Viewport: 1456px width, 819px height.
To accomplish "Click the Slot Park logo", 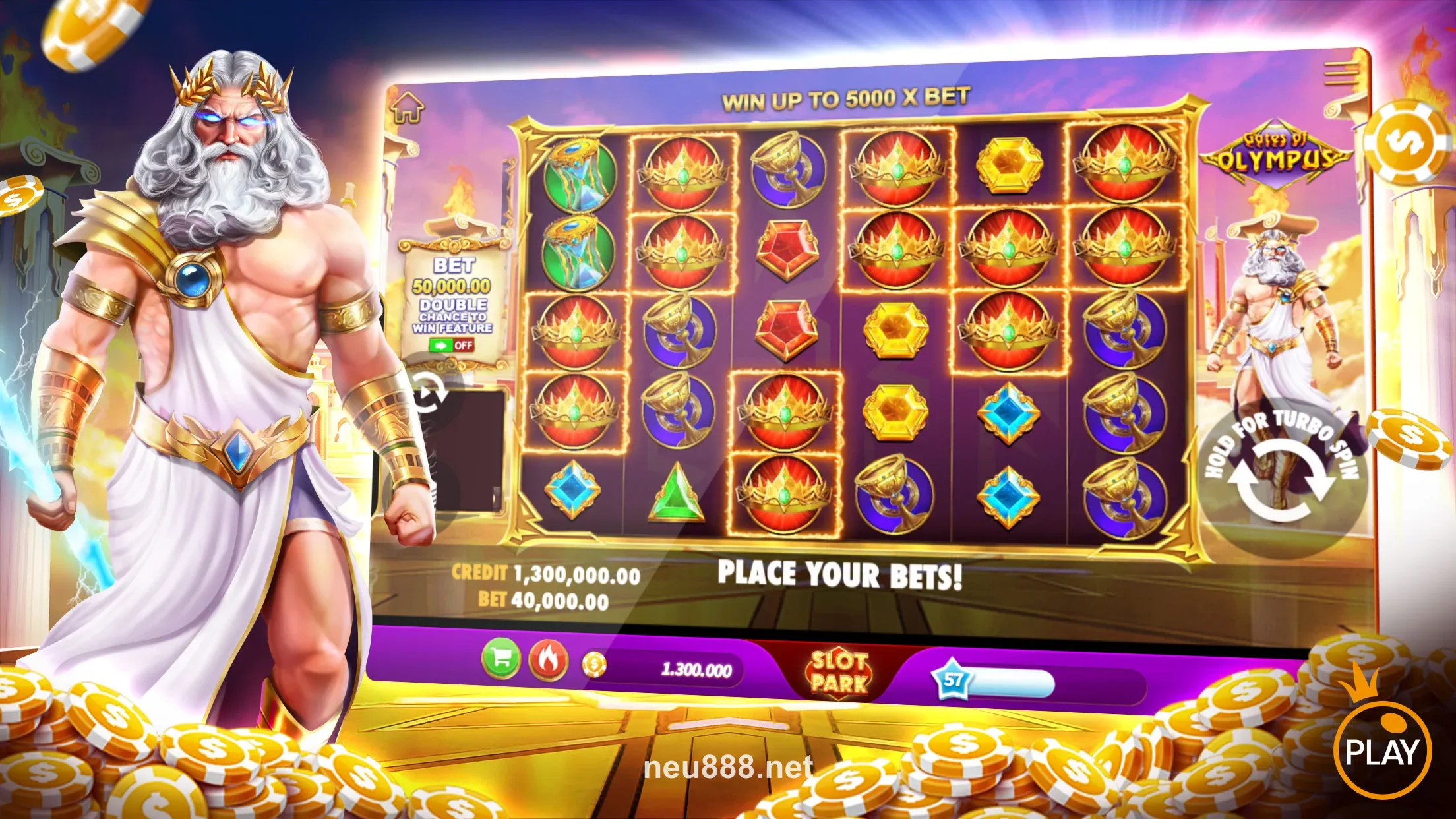I will click(838, 672).
